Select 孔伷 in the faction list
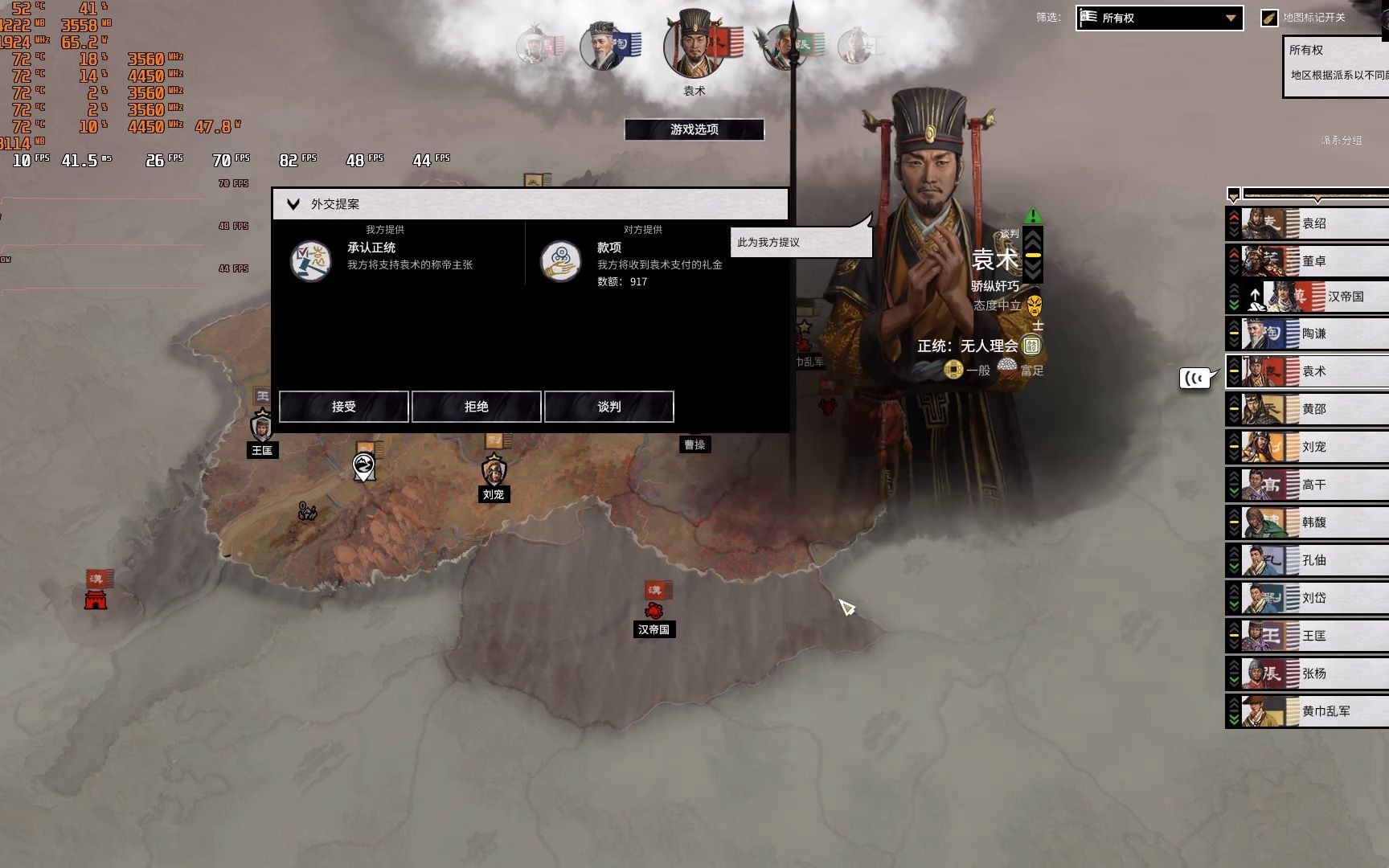 click(1313, 560)
